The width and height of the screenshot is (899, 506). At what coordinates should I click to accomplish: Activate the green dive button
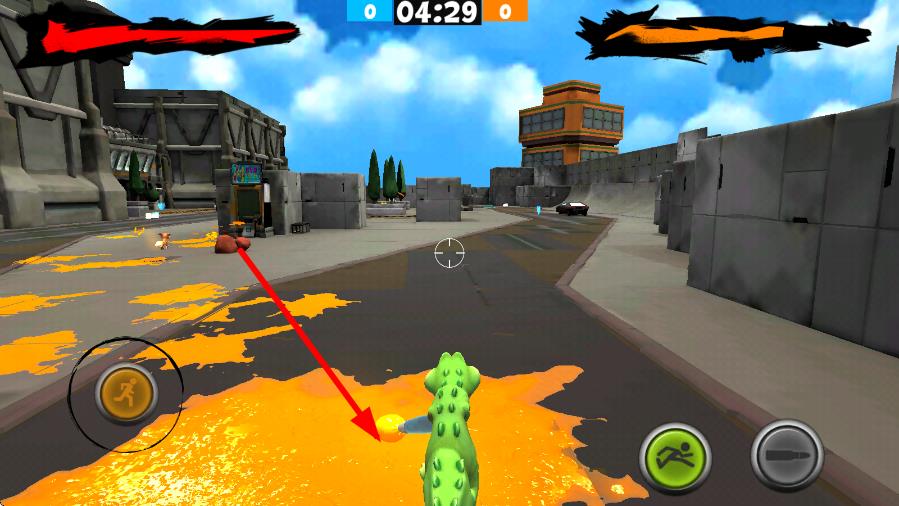pyautogui.click(x=674, y=458)
